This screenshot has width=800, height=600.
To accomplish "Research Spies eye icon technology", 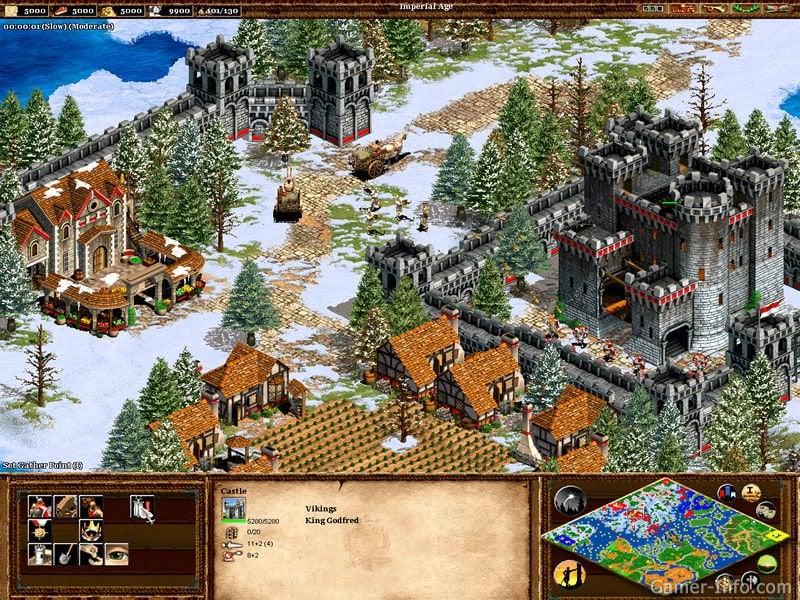I will [117, 555].
